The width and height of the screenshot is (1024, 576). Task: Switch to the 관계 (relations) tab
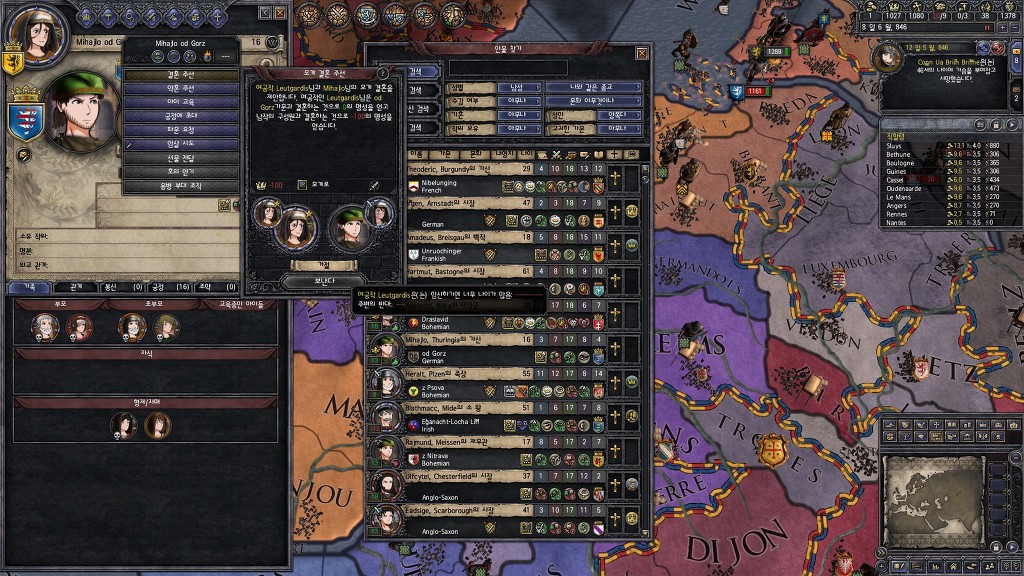pos(75,286)
